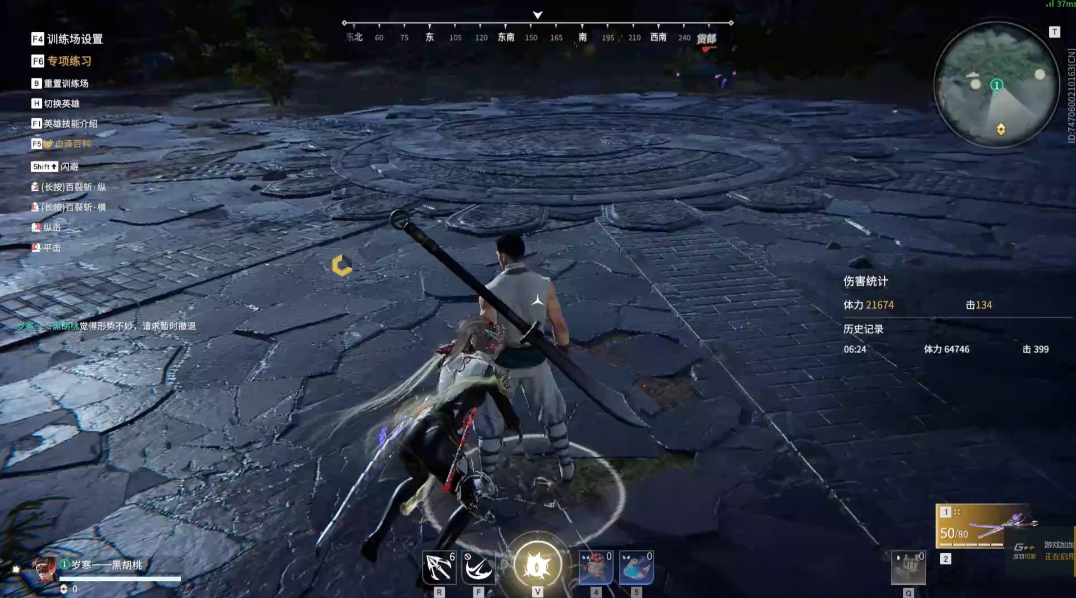Screen dimensions: 1076x598
Task: Click the player portrait for 岁寒—黑胡桃
Action: 44,569
